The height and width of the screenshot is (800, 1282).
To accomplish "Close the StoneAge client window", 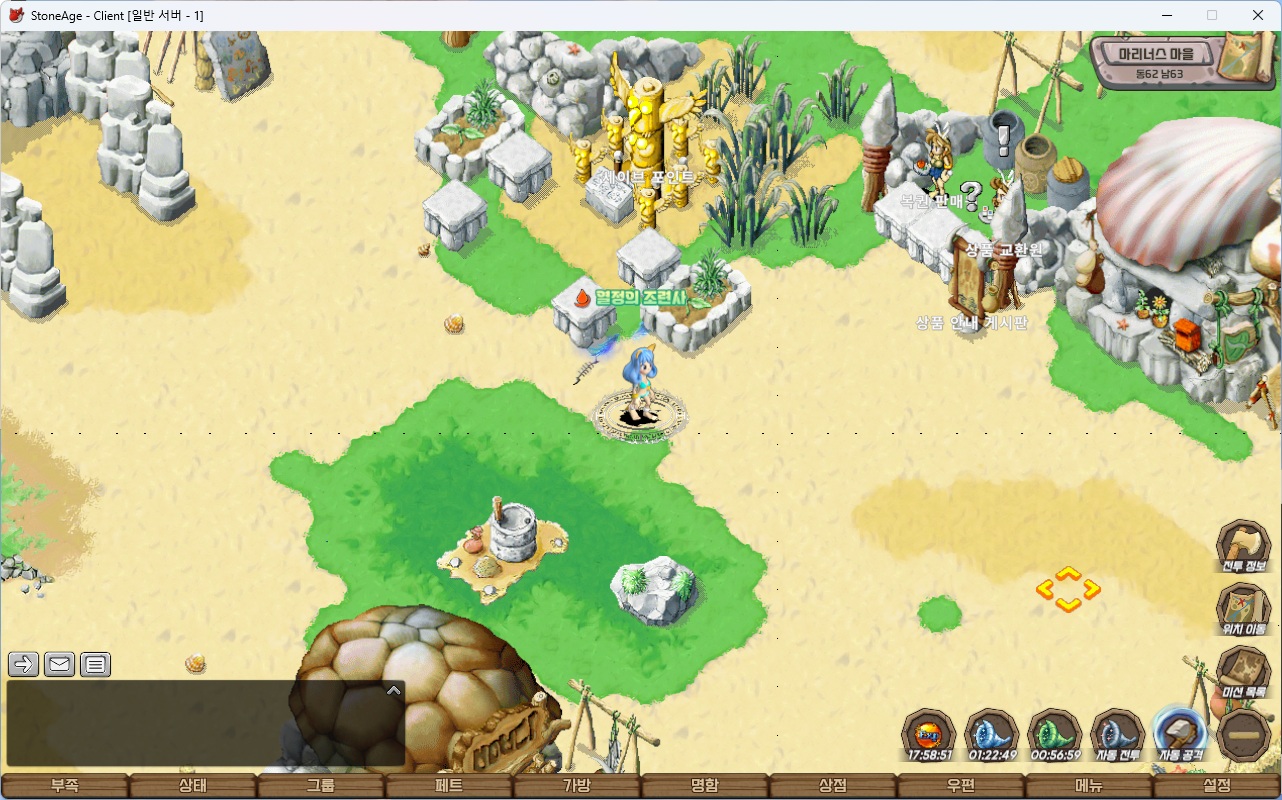I will pos(1258,15).
